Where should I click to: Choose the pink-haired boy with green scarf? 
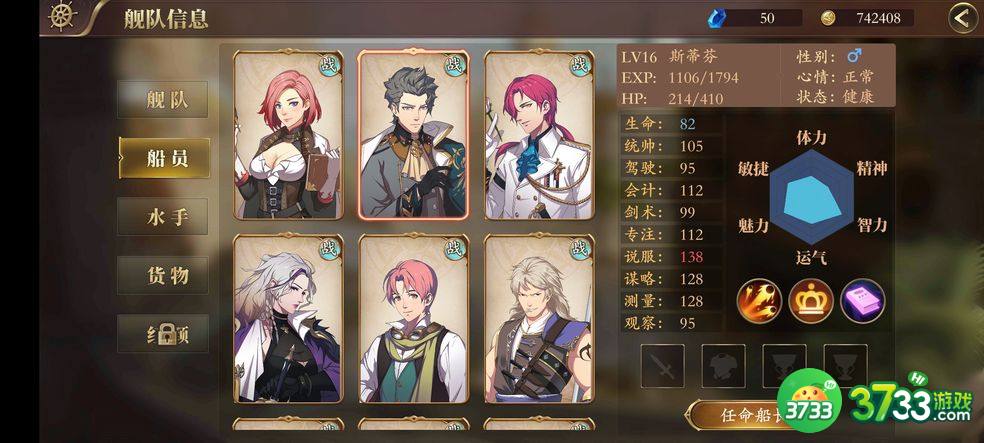pyautogui.click(x=413, y=318)
